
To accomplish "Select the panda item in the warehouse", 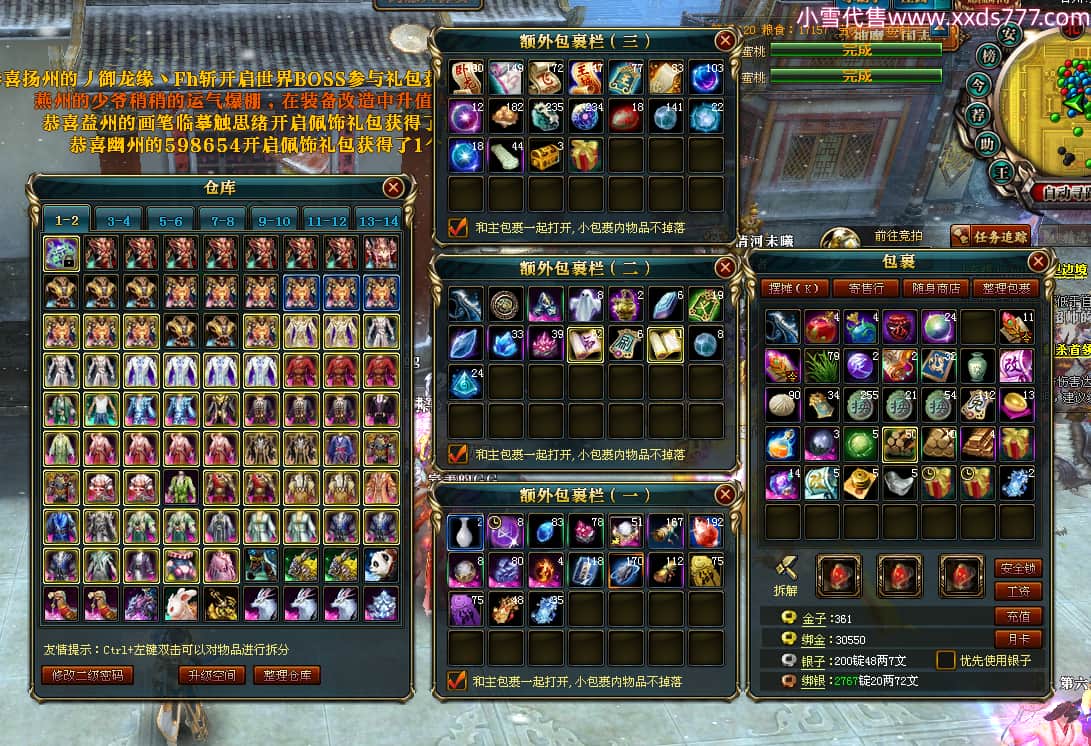I will coord(381,565).
